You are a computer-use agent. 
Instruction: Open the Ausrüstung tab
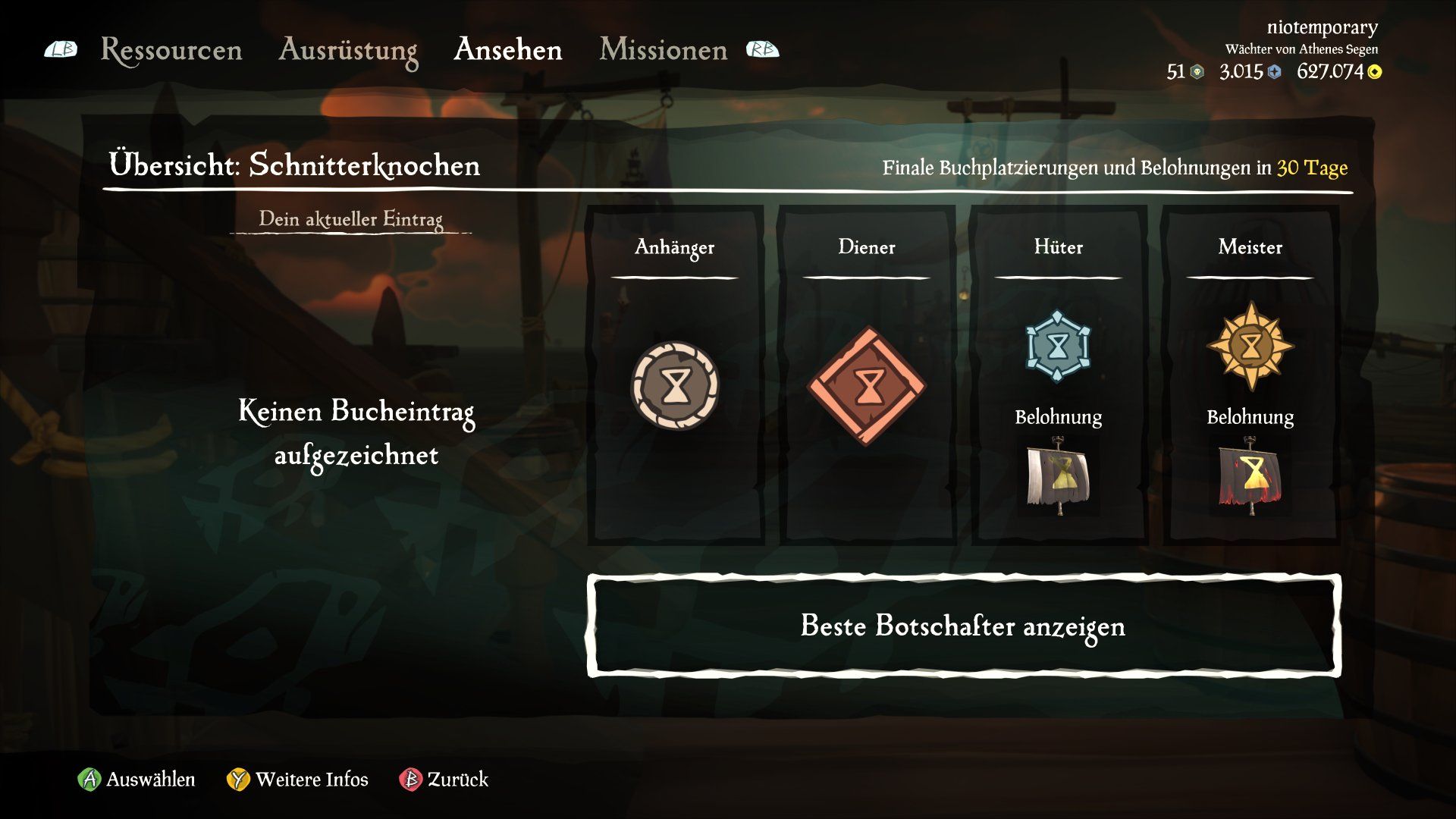[348, 50]
